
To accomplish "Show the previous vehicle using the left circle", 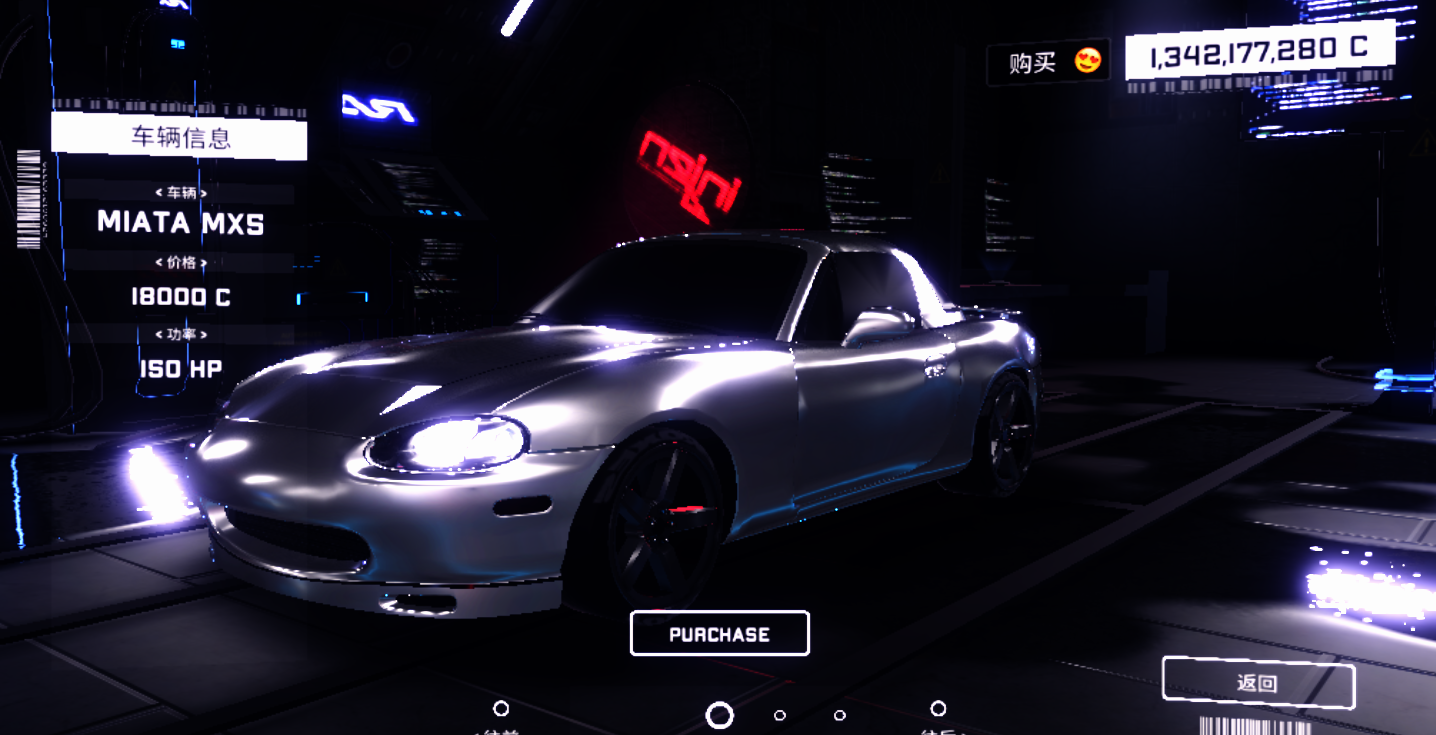I will pos(501,709).
